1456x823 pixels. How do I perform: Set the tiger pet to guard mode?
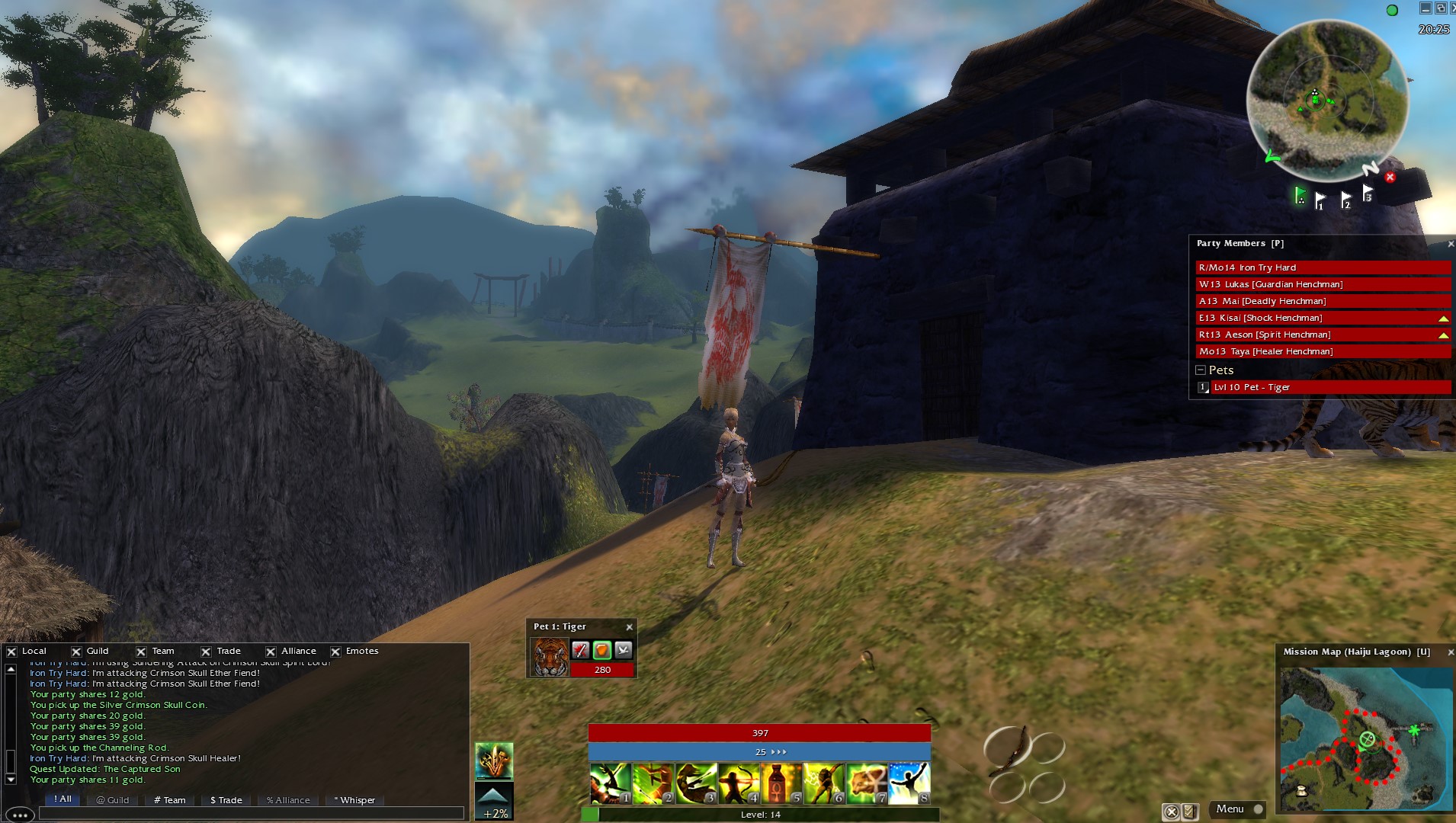[x=602, y=650]
